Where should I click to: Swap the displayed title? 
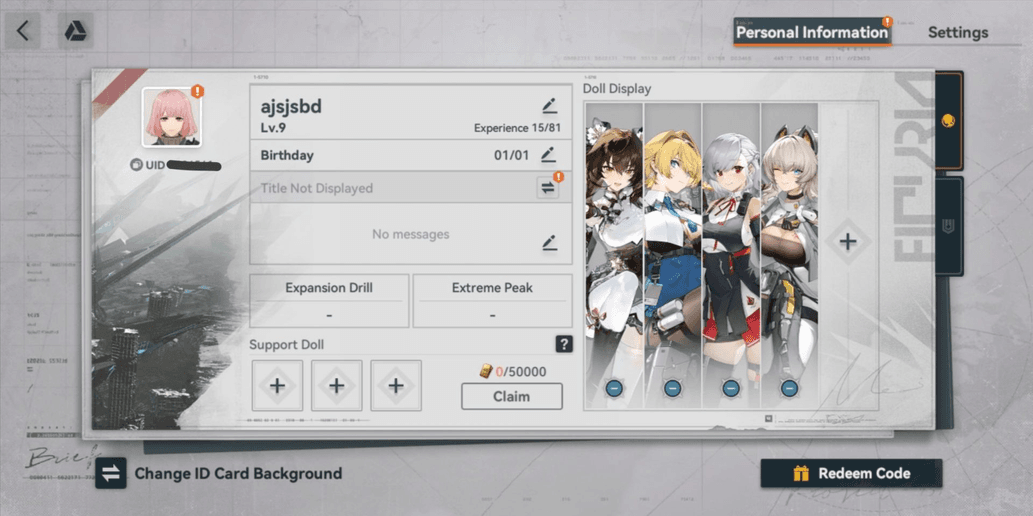(548, 188)
